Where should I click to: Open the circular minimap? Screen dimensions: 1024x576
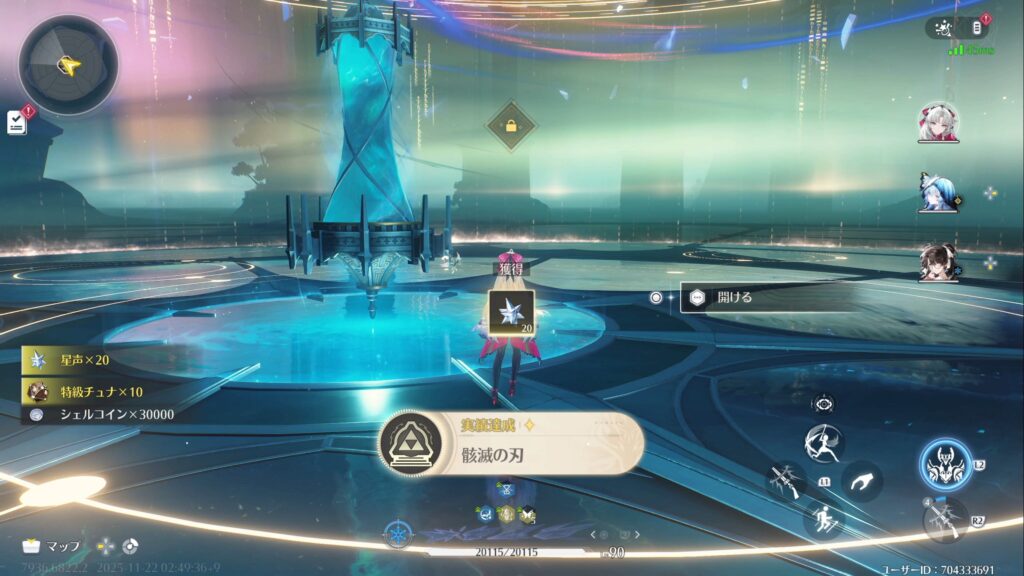tap(68, 66)
